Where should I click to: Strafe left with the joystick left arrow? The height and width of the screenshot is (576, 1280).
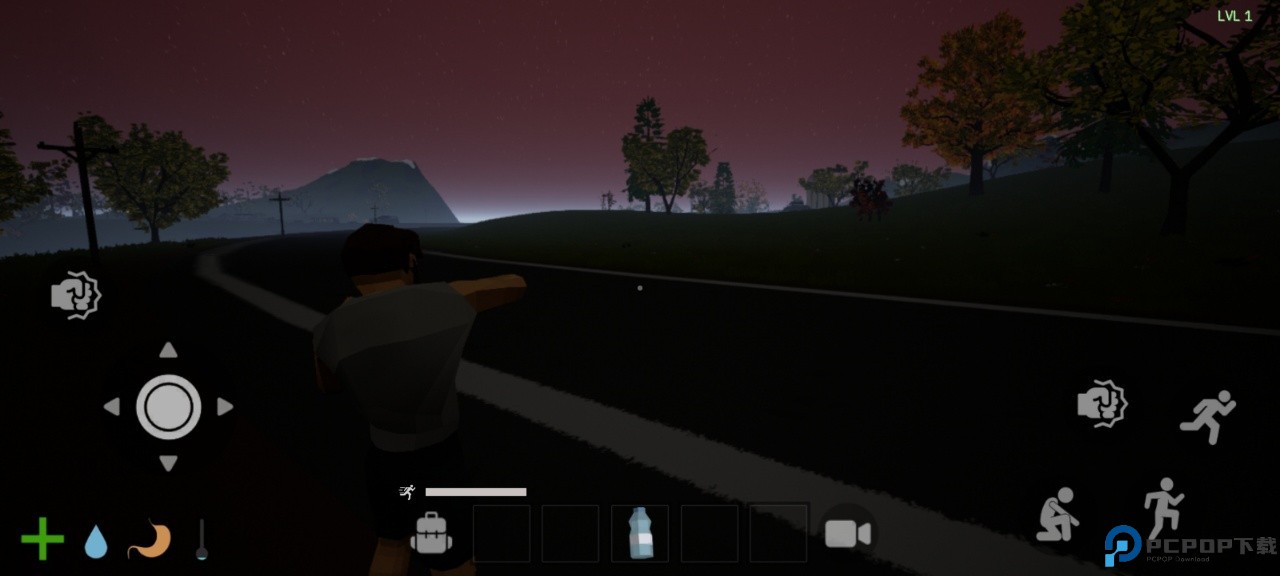(111, 407)
